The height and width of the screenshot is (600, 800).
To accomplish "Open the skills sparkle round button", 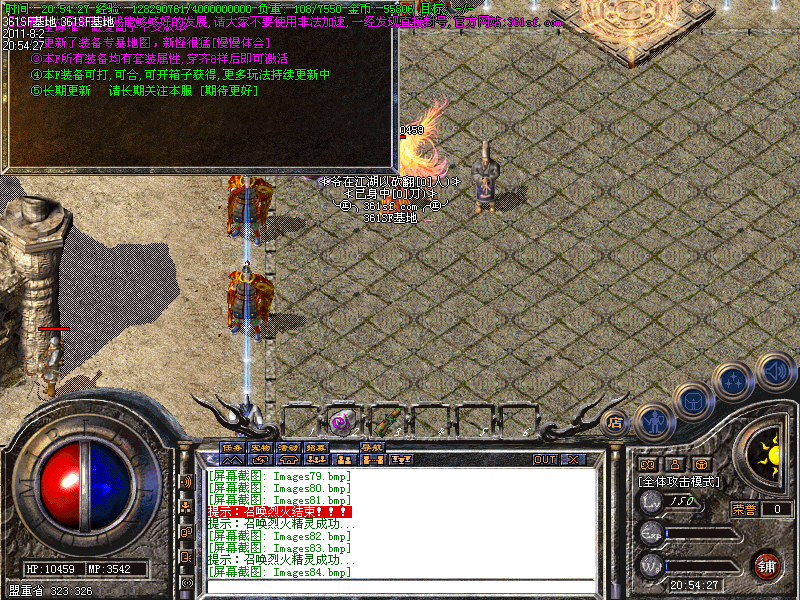I will [x=735, y=380].
